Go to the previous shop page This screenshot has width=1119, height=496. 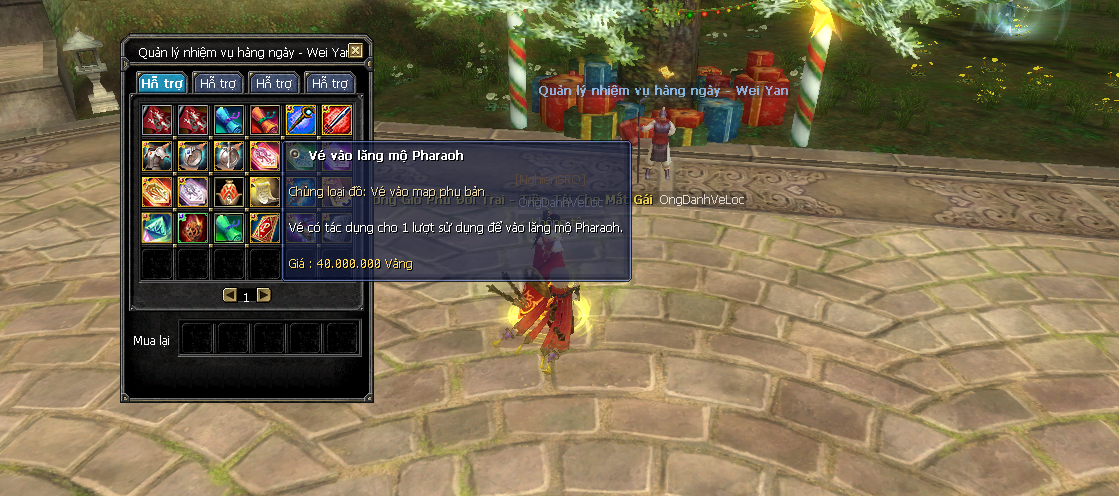click(x=229, y=295)
